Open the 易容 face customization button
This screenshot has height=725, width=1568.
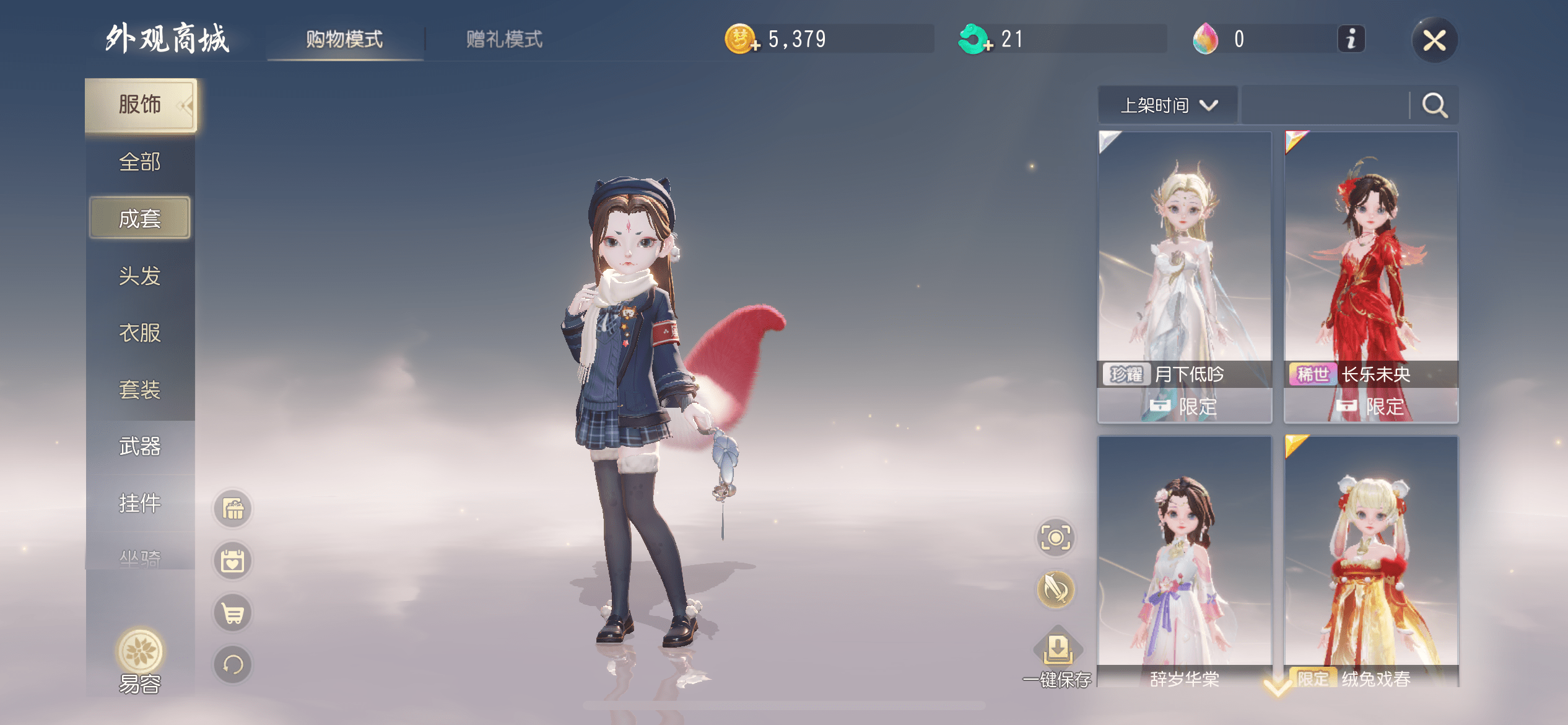point(140,660)
